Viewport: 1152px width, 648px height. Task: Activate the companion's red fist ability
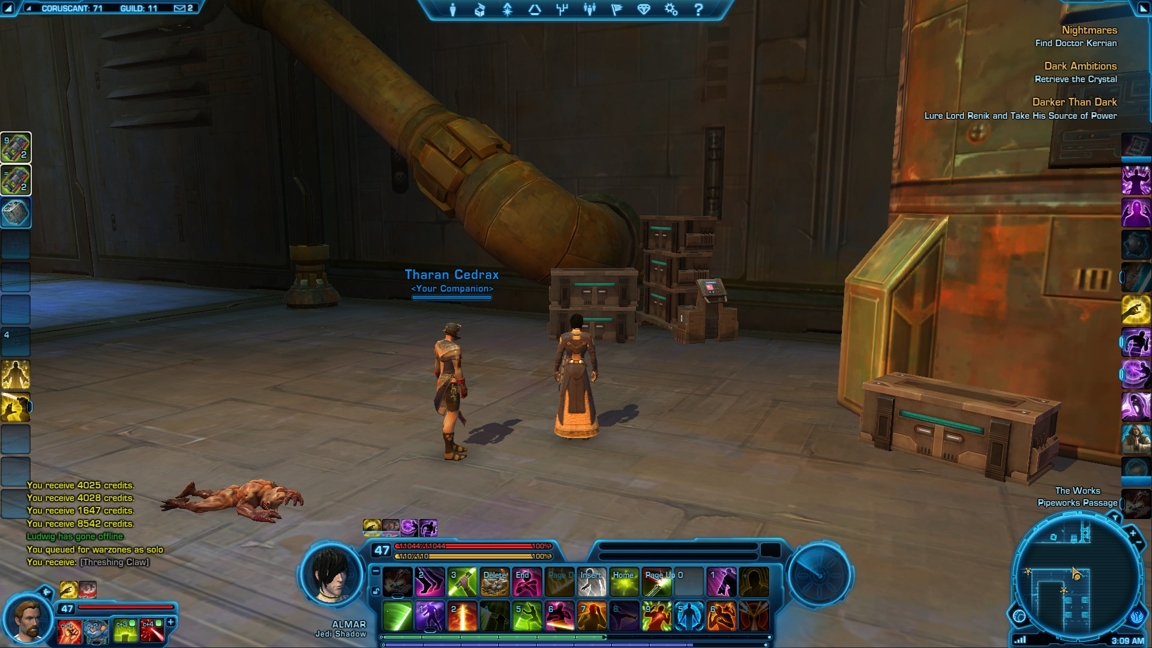tap(69, 631)
